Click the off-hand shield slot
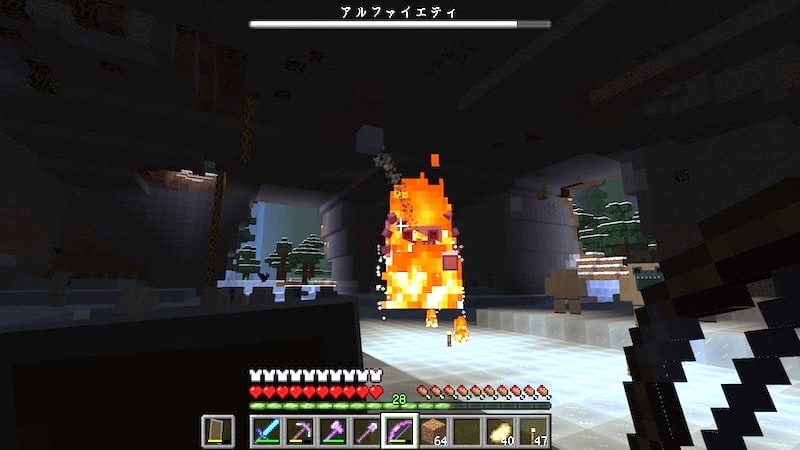 click(x=219, y=431)
